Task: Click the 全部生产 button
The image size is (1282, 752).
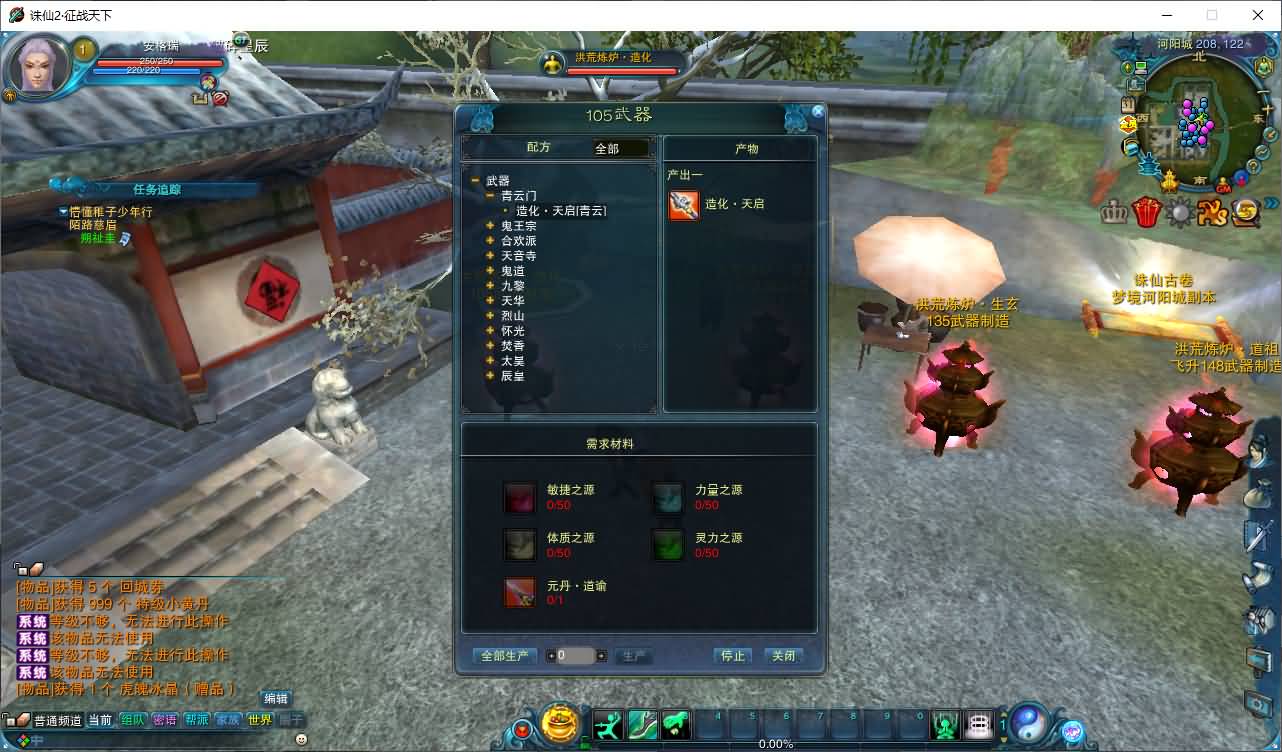Action: (x=504, y=656)
